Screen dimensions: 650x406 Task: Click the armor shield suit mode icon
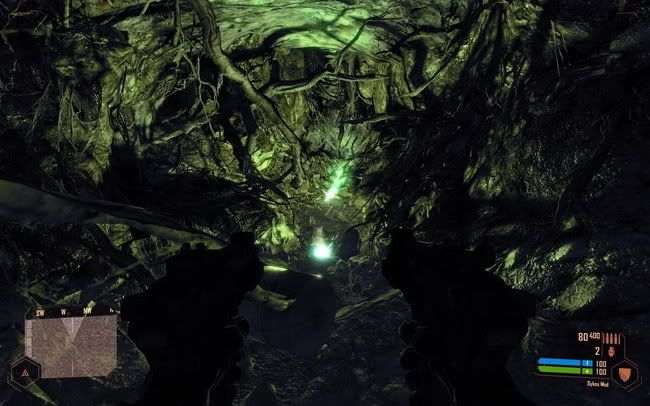pyautogui.click(x=625, y=374)
